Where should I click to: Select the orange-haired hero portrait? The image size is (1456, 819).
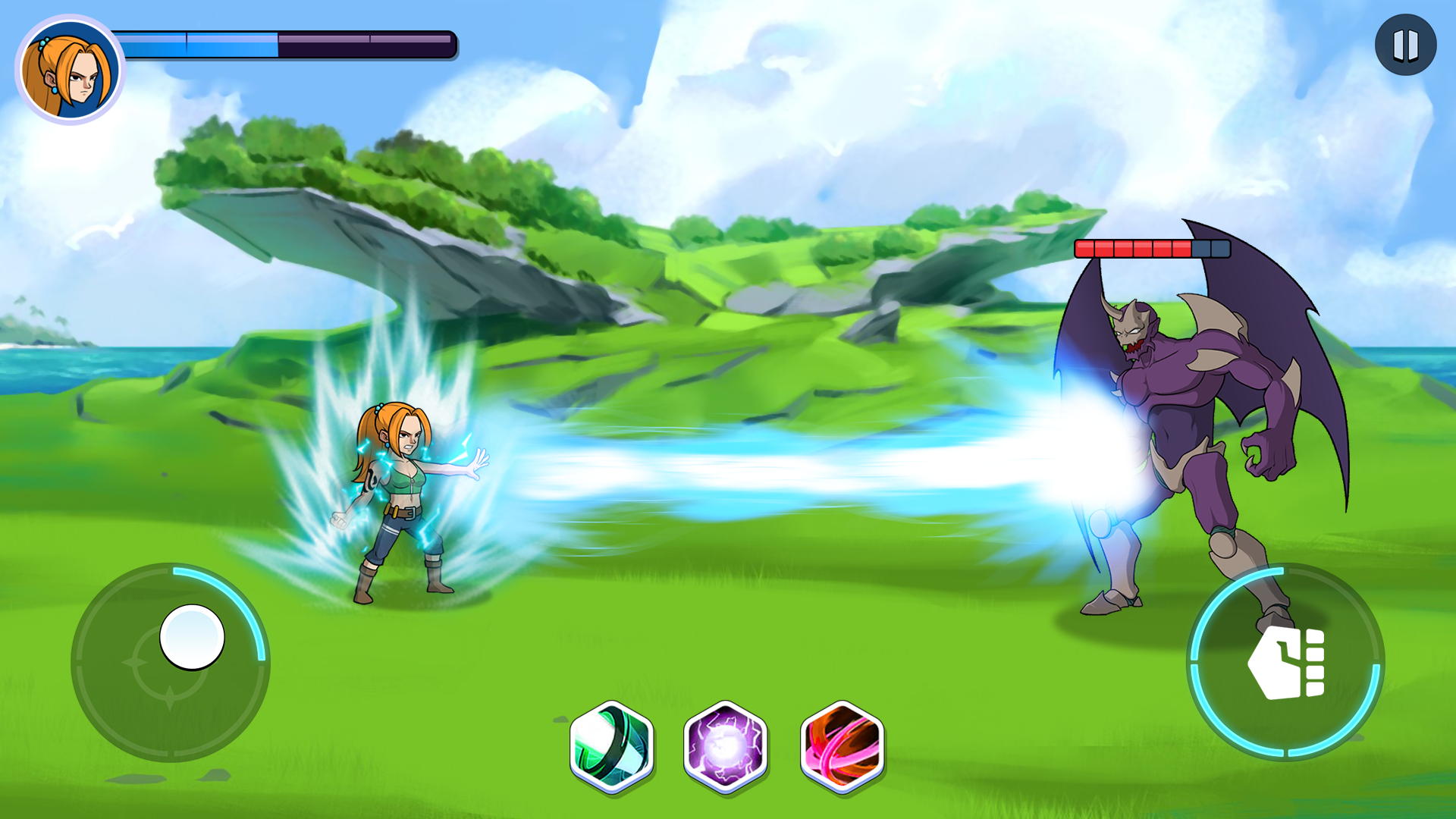pos(70,70)
